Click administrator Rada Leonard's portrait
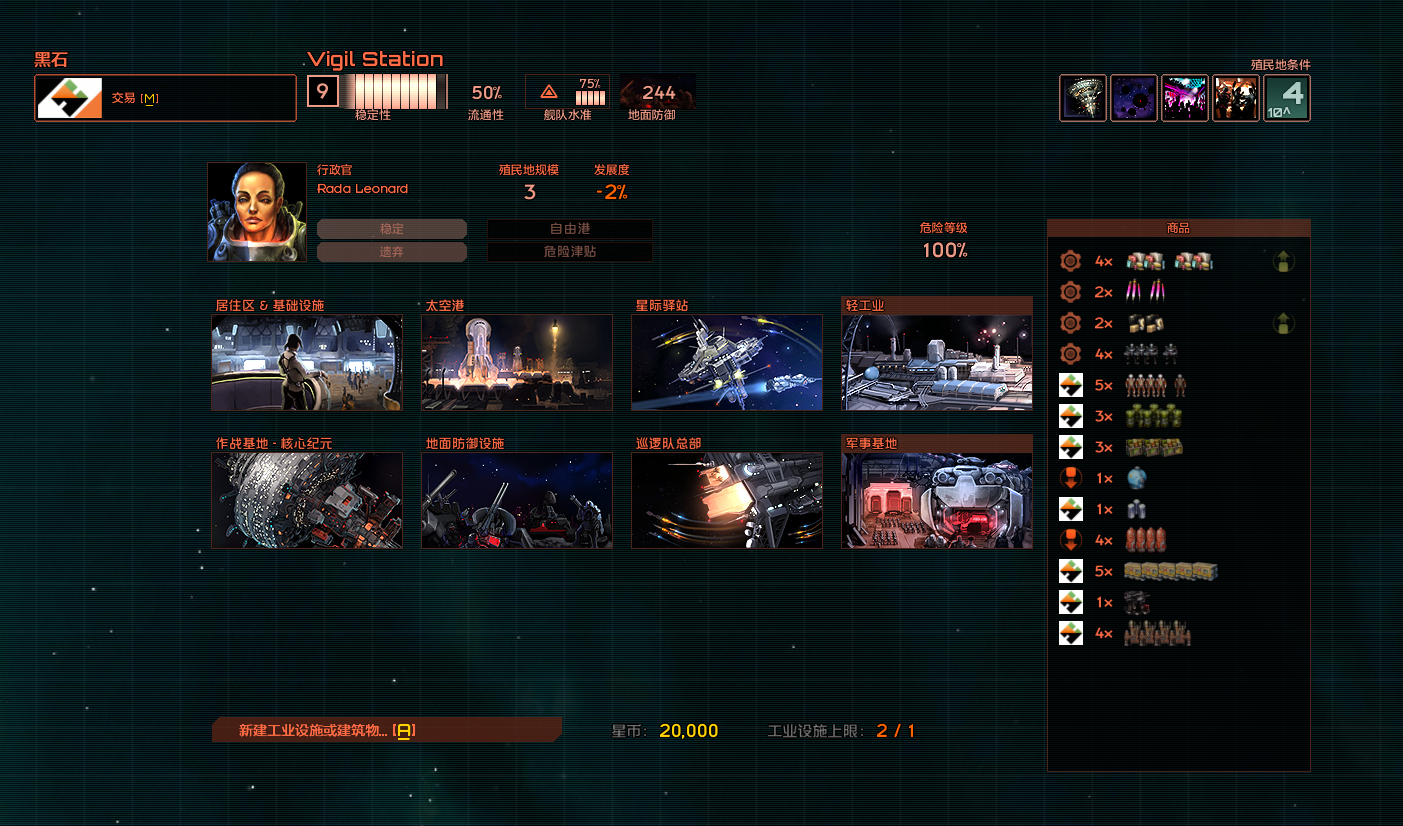The image size is (1403, 826). coord(257,212)
